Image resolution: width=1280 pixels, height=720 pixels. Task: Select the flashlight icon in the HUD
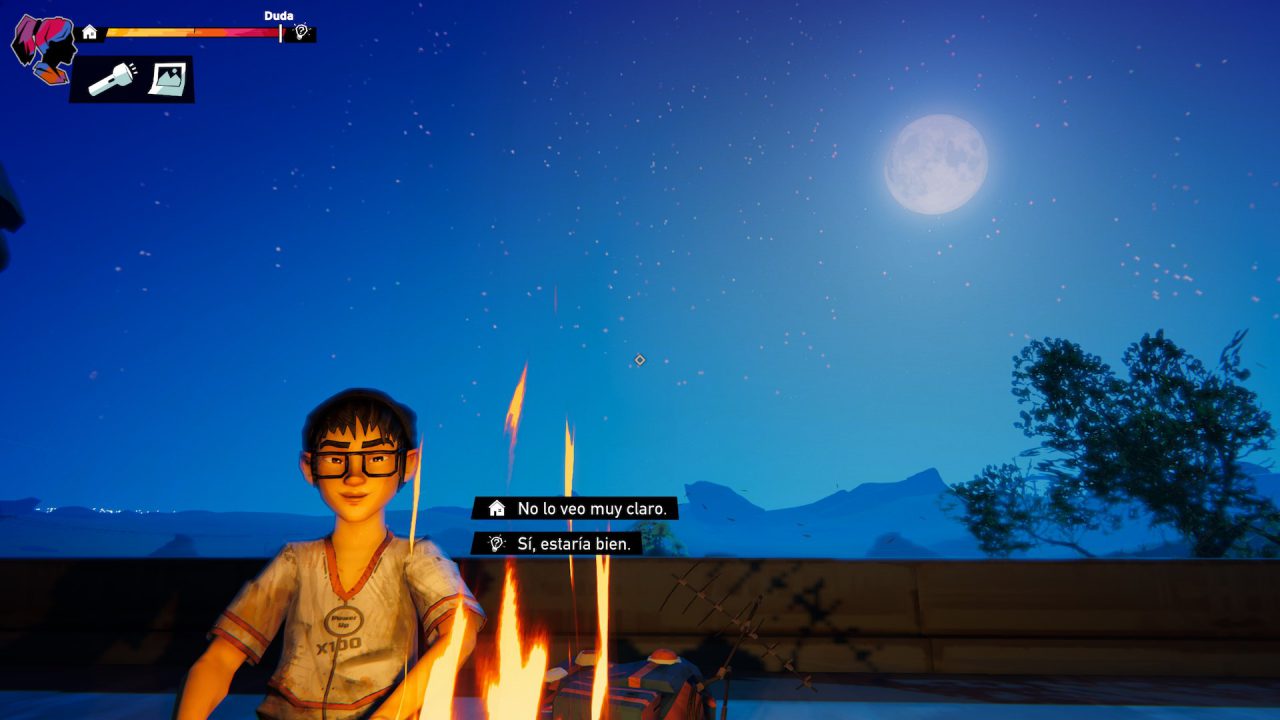click(113, 79)
